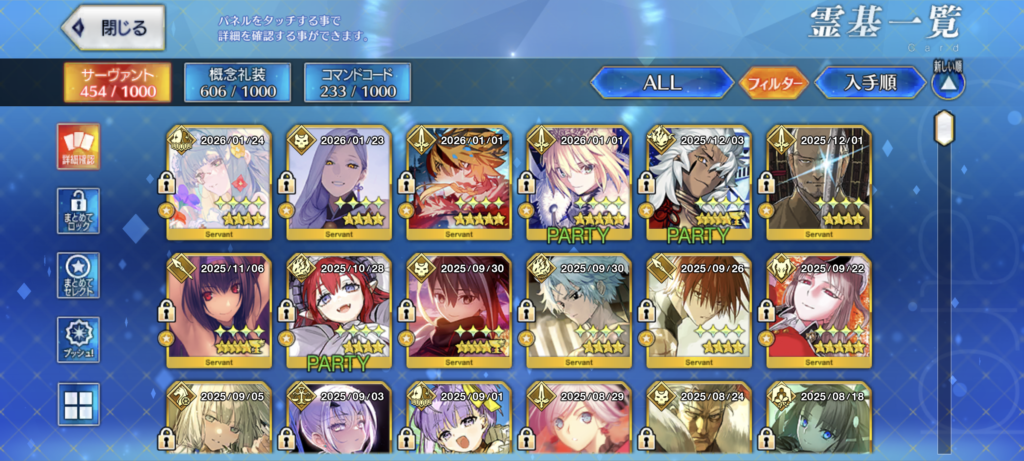Open the servant card dated 2025/09/22

pos(819,310)
